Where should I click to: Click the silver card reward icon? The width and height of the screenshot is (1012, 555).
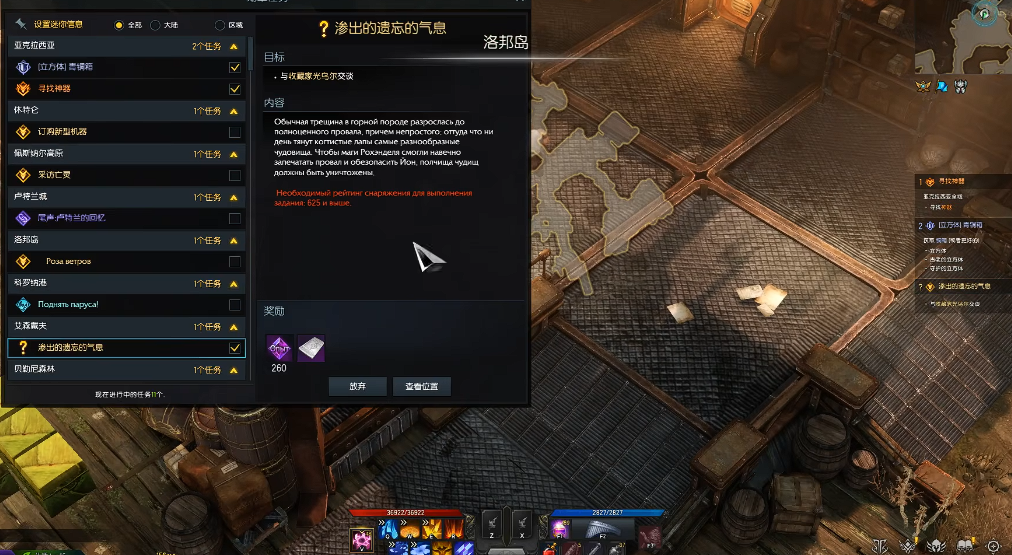click(x=311, y=347)
